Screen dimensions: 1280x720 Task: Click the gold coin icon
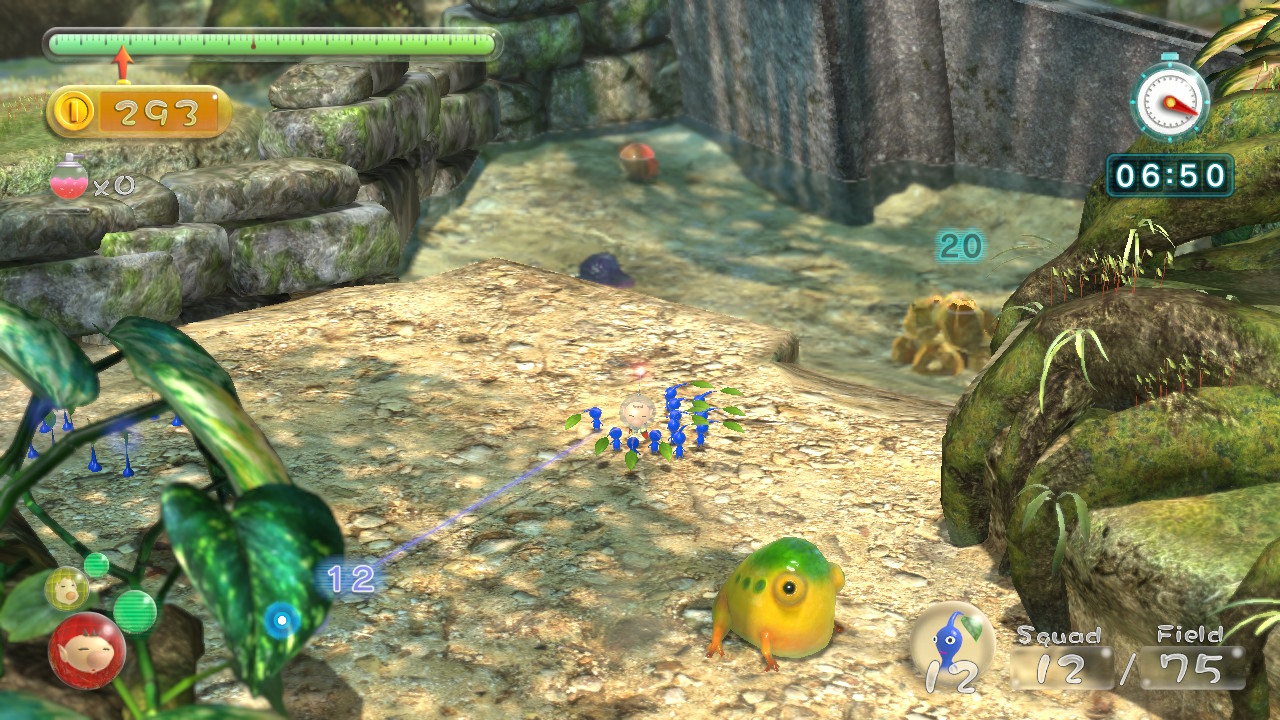pos(75,112)
